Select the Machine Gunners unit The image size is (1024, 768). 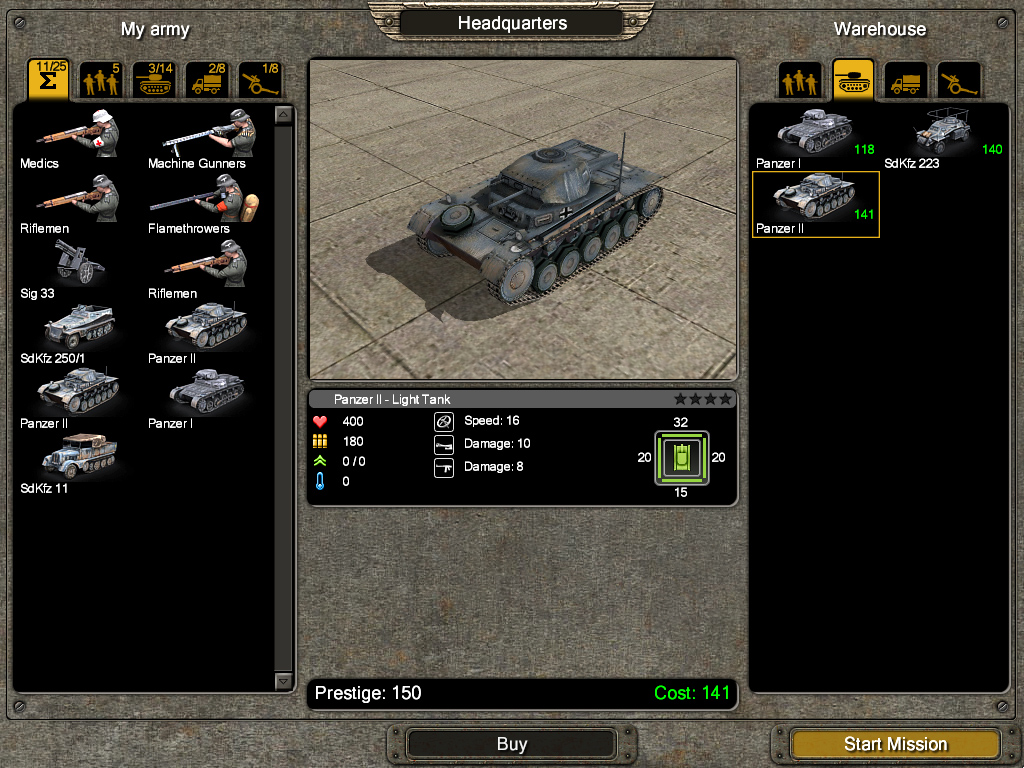point(205,136)
